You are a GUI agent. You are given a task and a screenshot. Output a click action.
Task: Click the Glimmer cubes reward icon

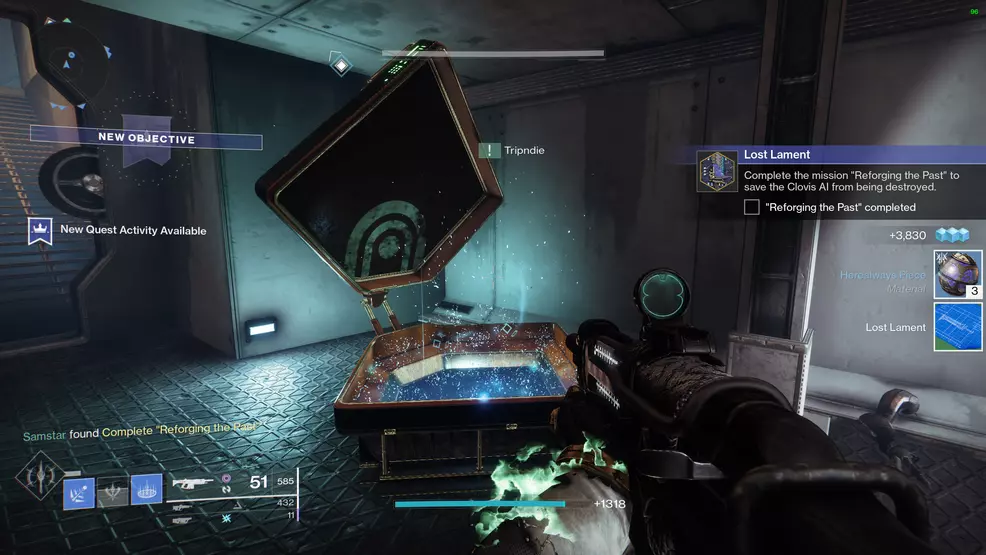coord(960,235)
